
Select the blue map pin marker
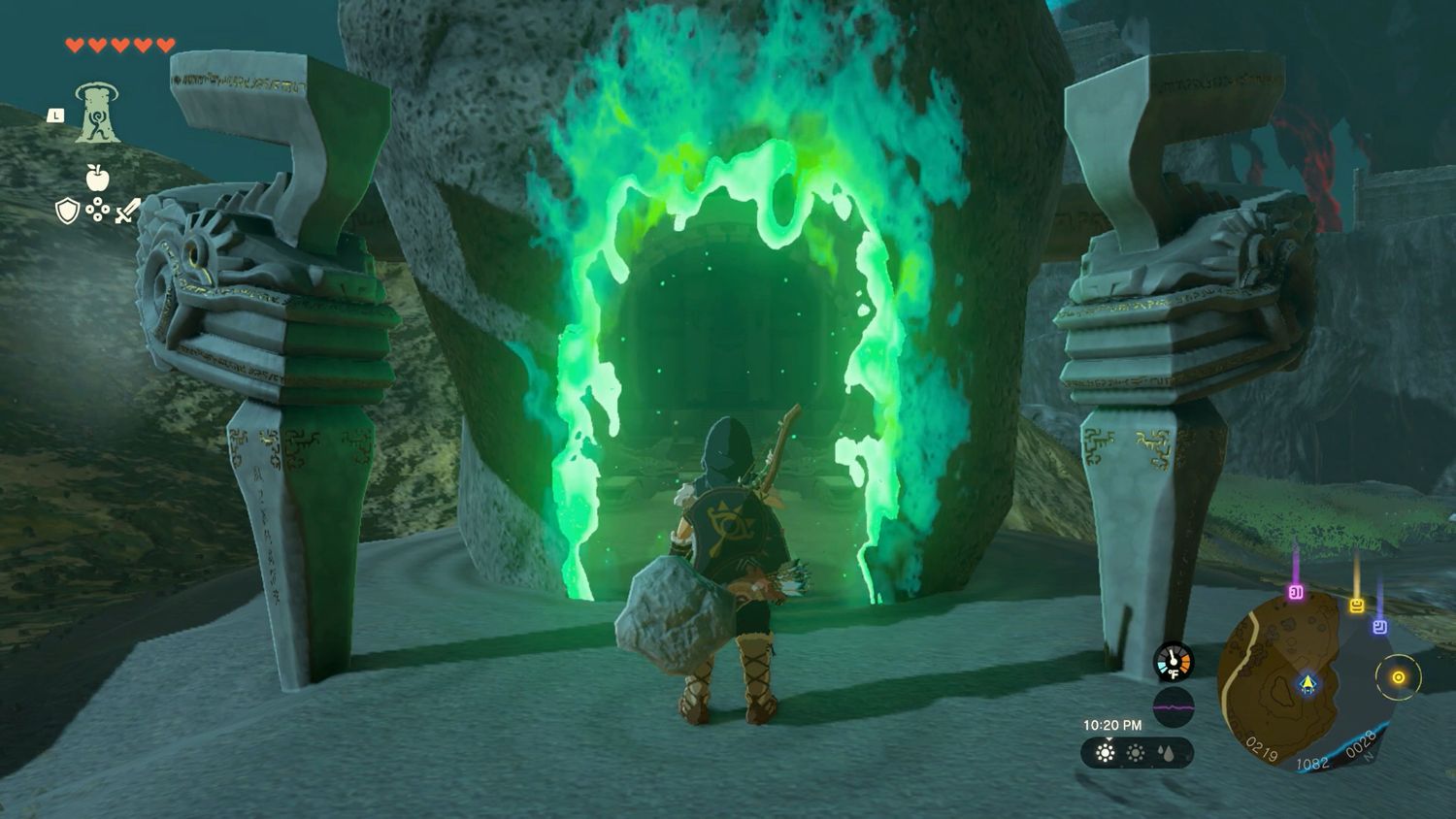pyautogui.click(x=1379, y=627)
